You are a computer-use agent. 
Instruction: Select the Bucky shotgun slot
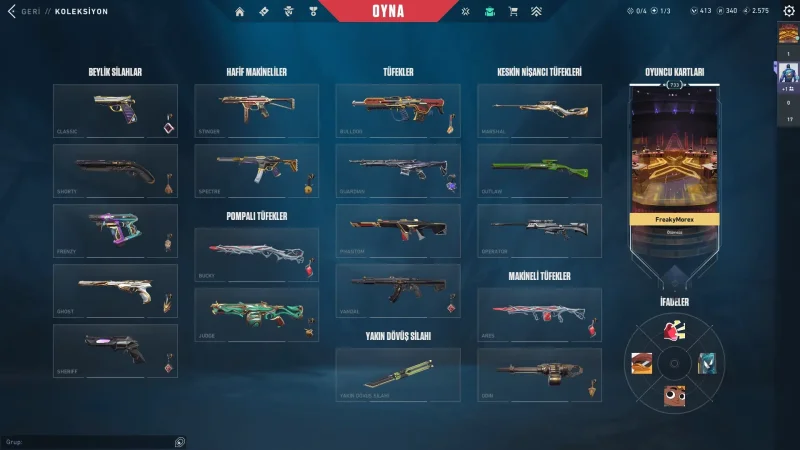pyautogui.click(x=256, y=254)
